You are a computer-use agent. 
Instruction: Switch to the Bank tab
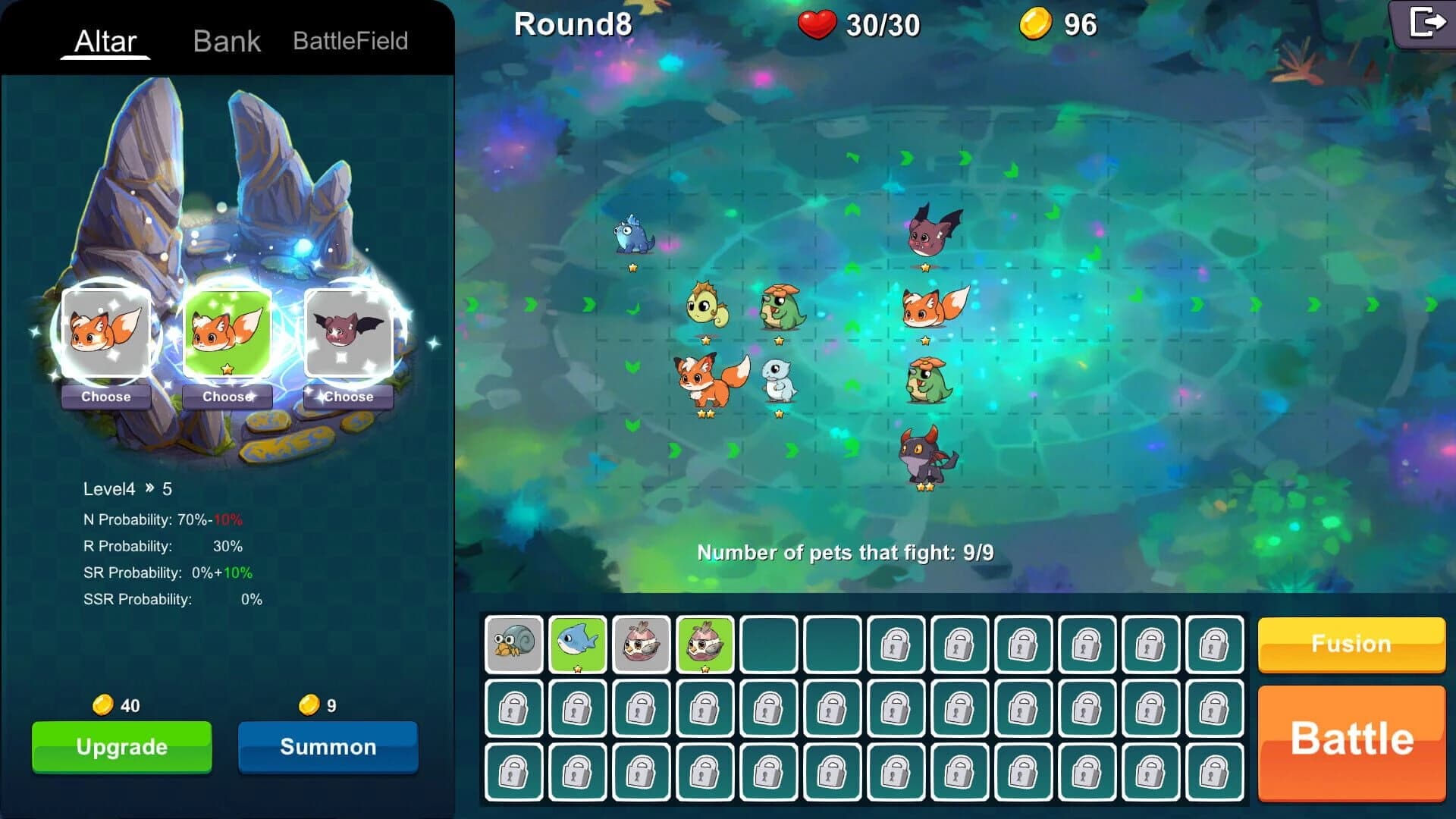pos(227,41)
